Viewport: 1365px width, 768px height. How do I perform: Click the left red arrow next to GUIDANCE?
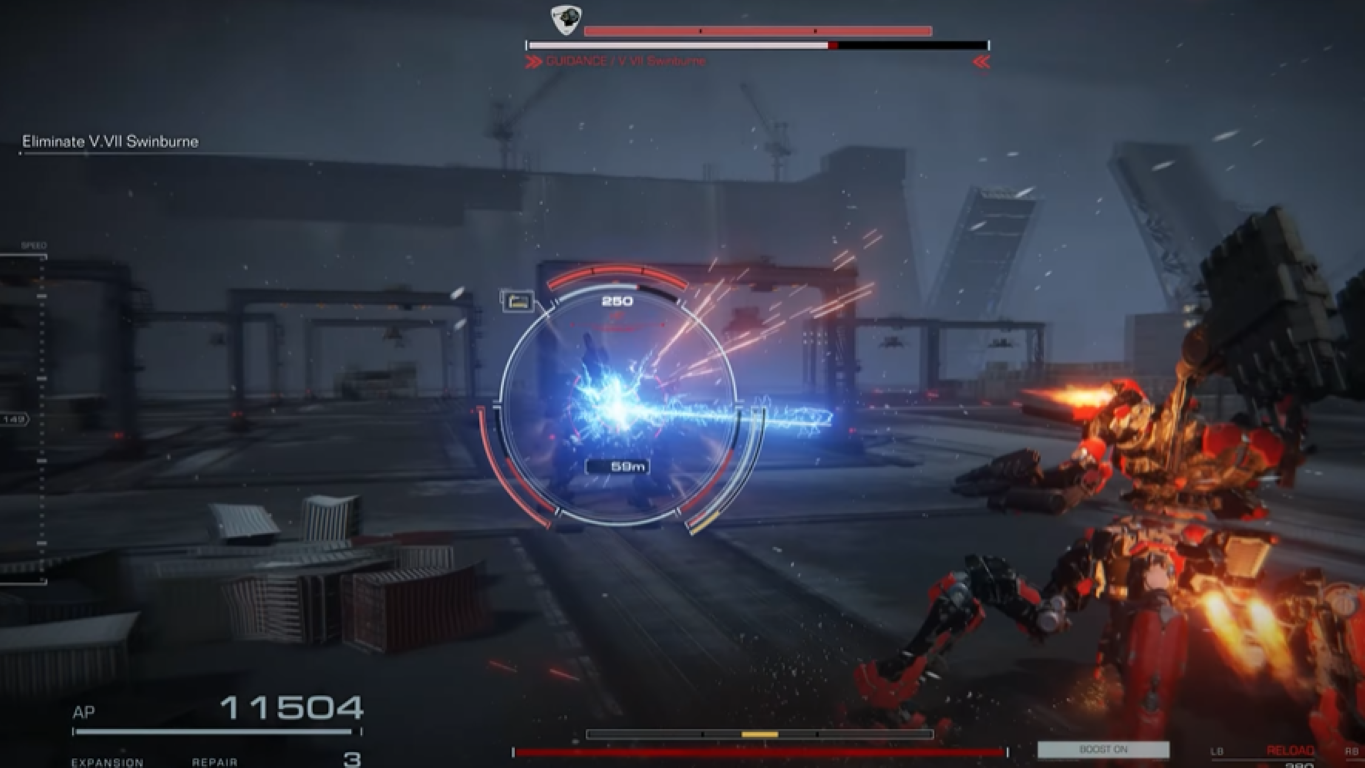pyautogui.click(x=533, y=59)
